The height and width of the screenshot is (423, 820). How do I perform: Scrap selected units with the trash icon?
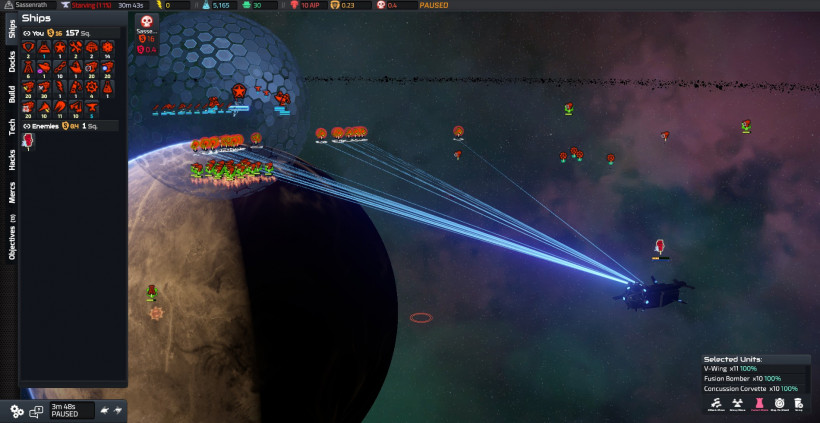coord(799,404)
